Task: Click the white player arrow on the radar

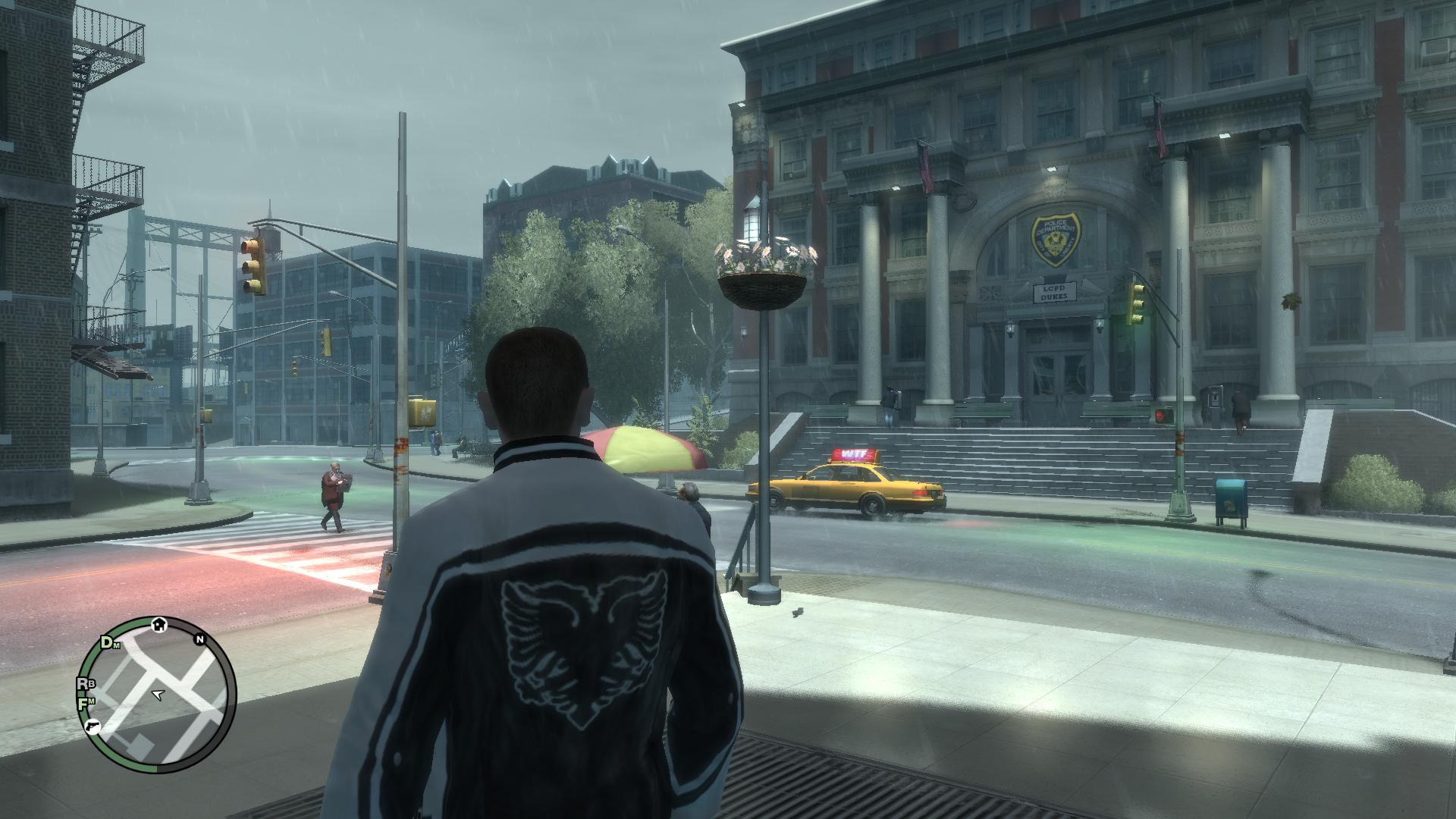Action: (158, 693)
